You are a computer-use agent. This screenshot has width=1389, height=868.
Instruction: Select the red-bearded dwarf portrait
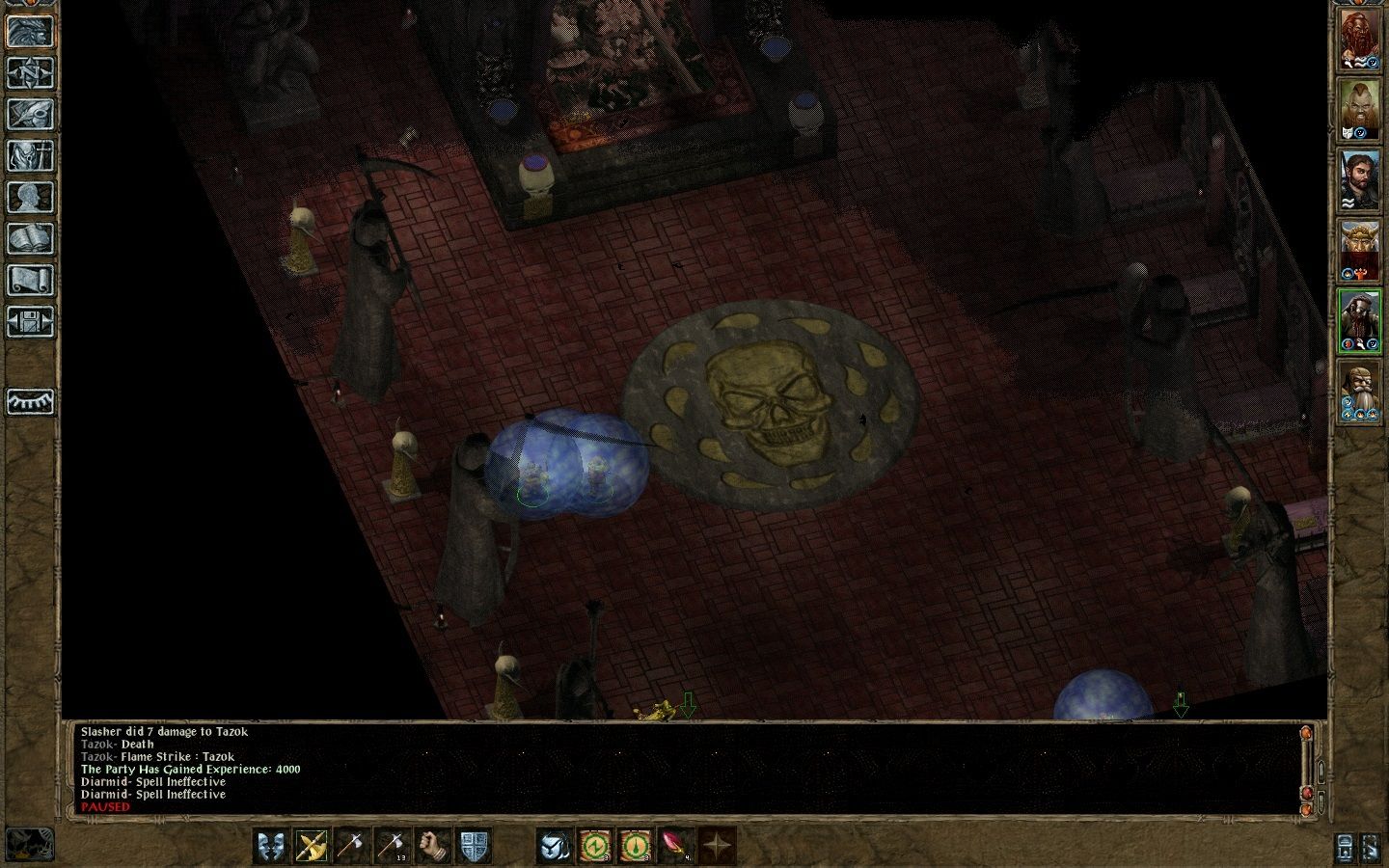click(1358, 42)
